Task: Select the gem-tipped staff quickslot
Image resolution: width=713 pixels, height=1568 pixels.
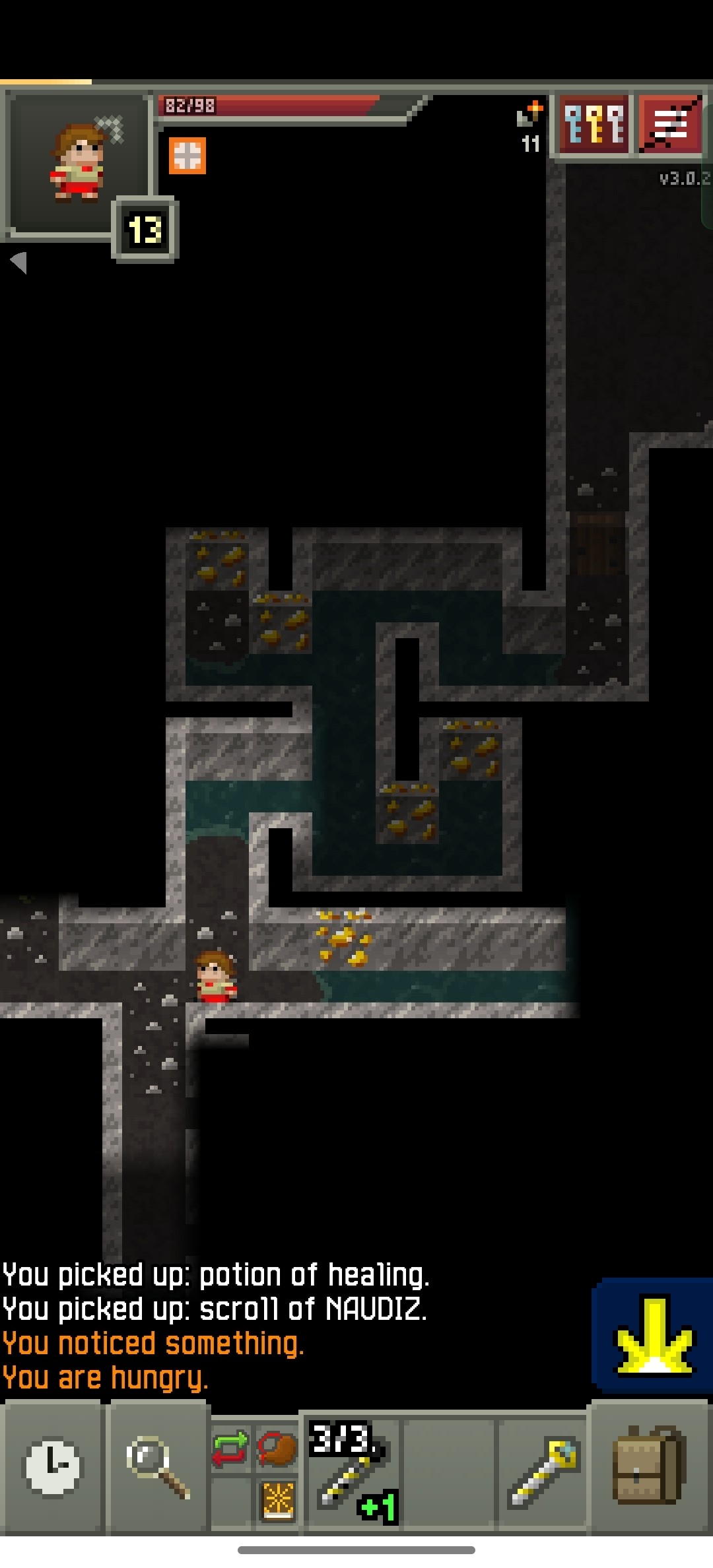Action: [542, 1472]
